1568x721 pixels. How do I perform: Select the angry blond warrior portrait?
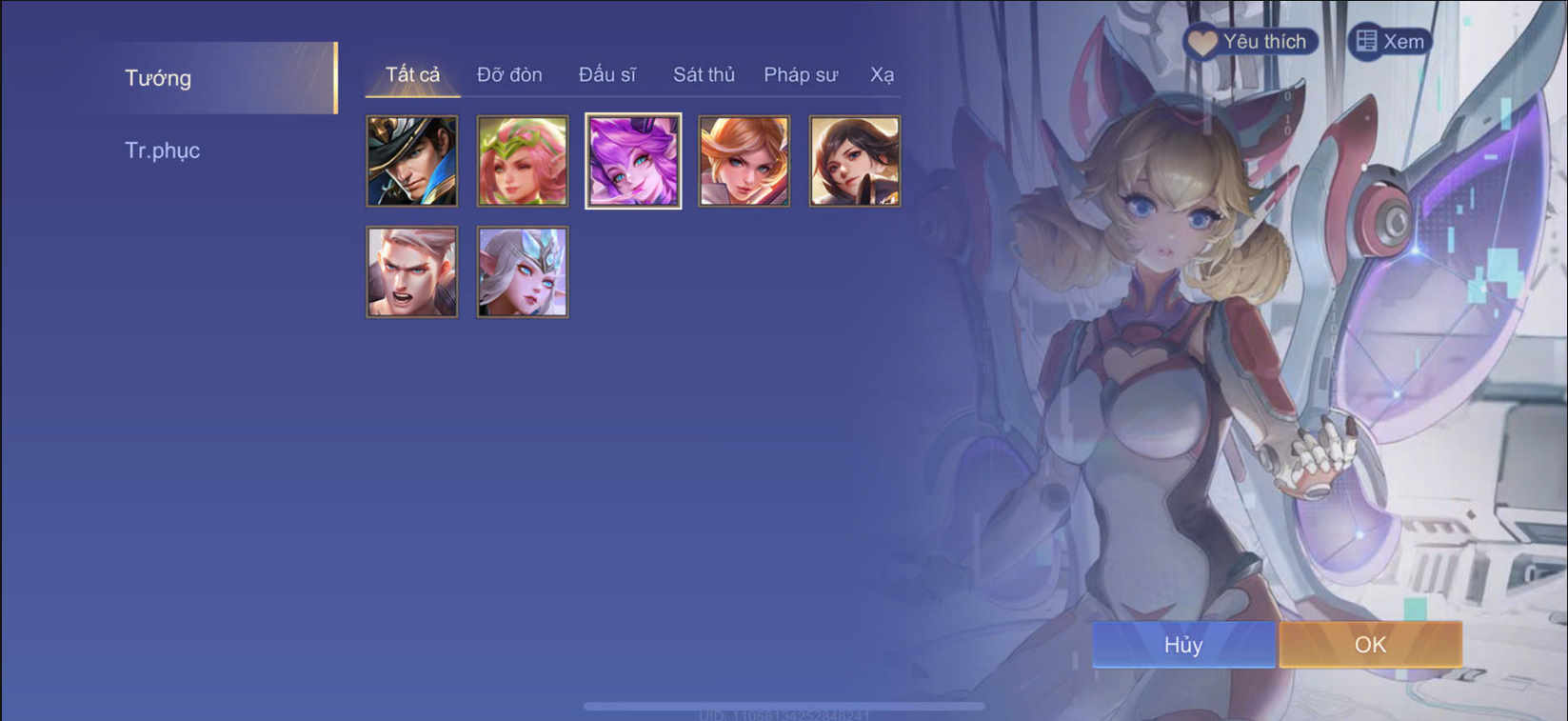click(x=411, y=270)
